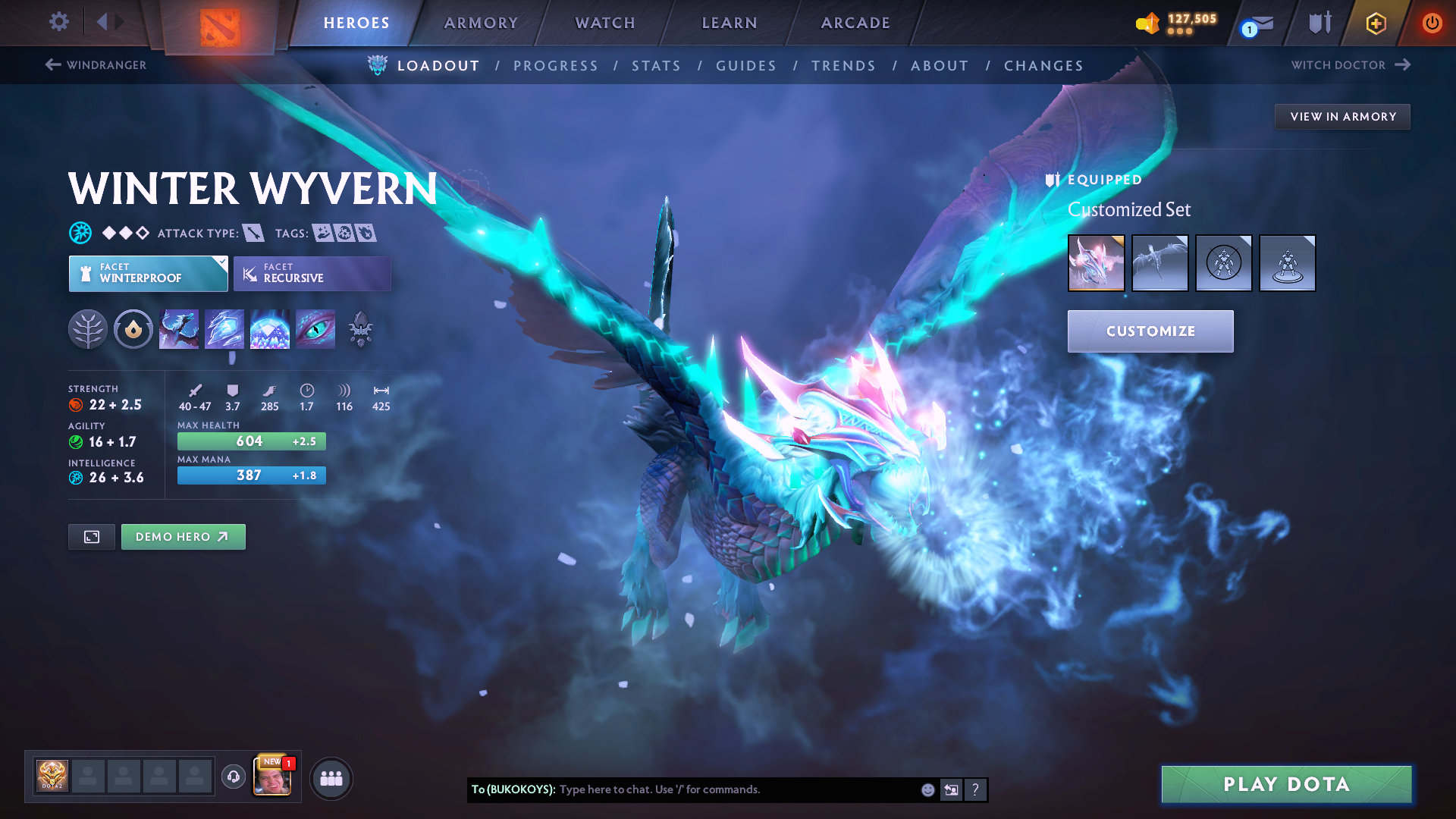
Task: Select the Arctic Burn ability icon
Action: tap(179, 329)
